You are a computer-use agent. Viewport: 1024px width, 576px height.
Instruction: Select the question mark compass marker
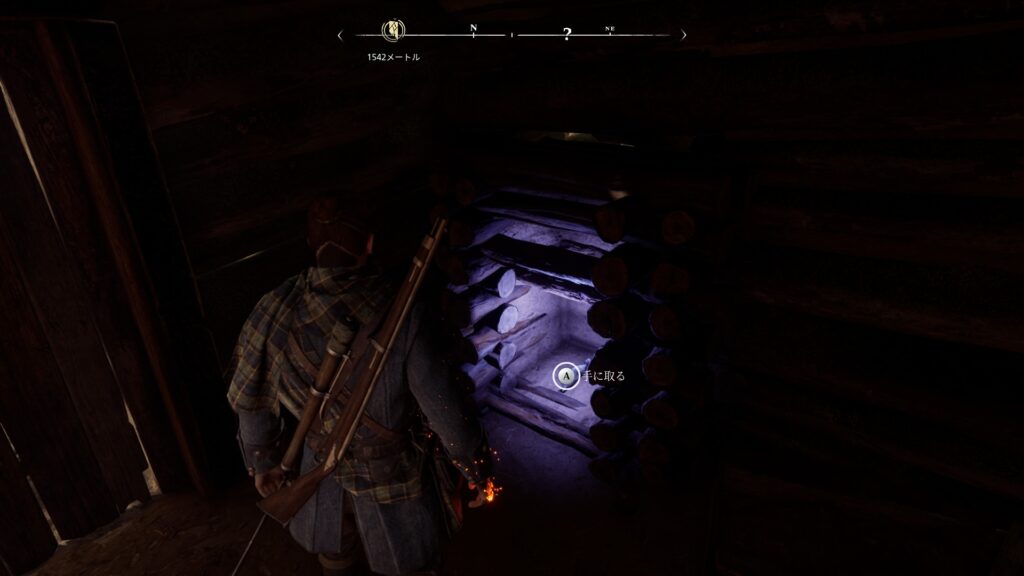(567, 35)
